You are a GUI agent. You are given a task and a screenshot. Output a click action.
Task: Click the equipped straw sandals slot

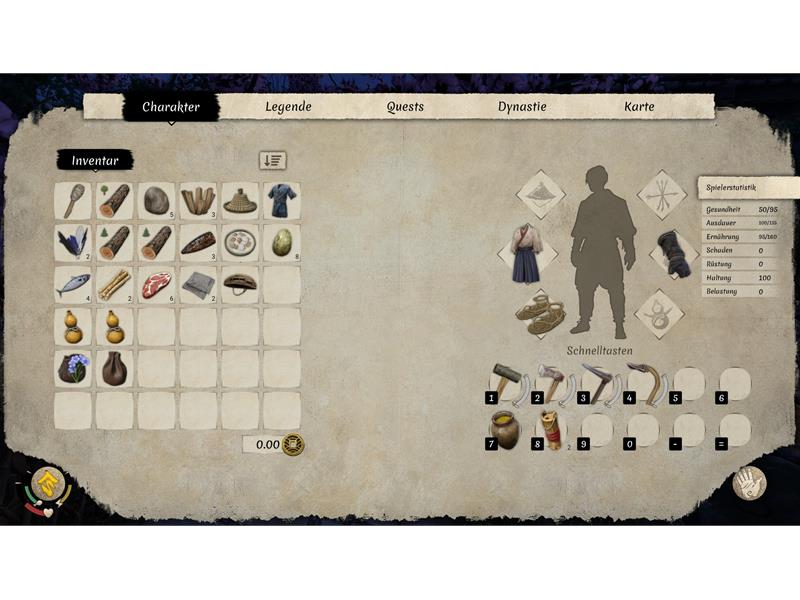(540, 312)
